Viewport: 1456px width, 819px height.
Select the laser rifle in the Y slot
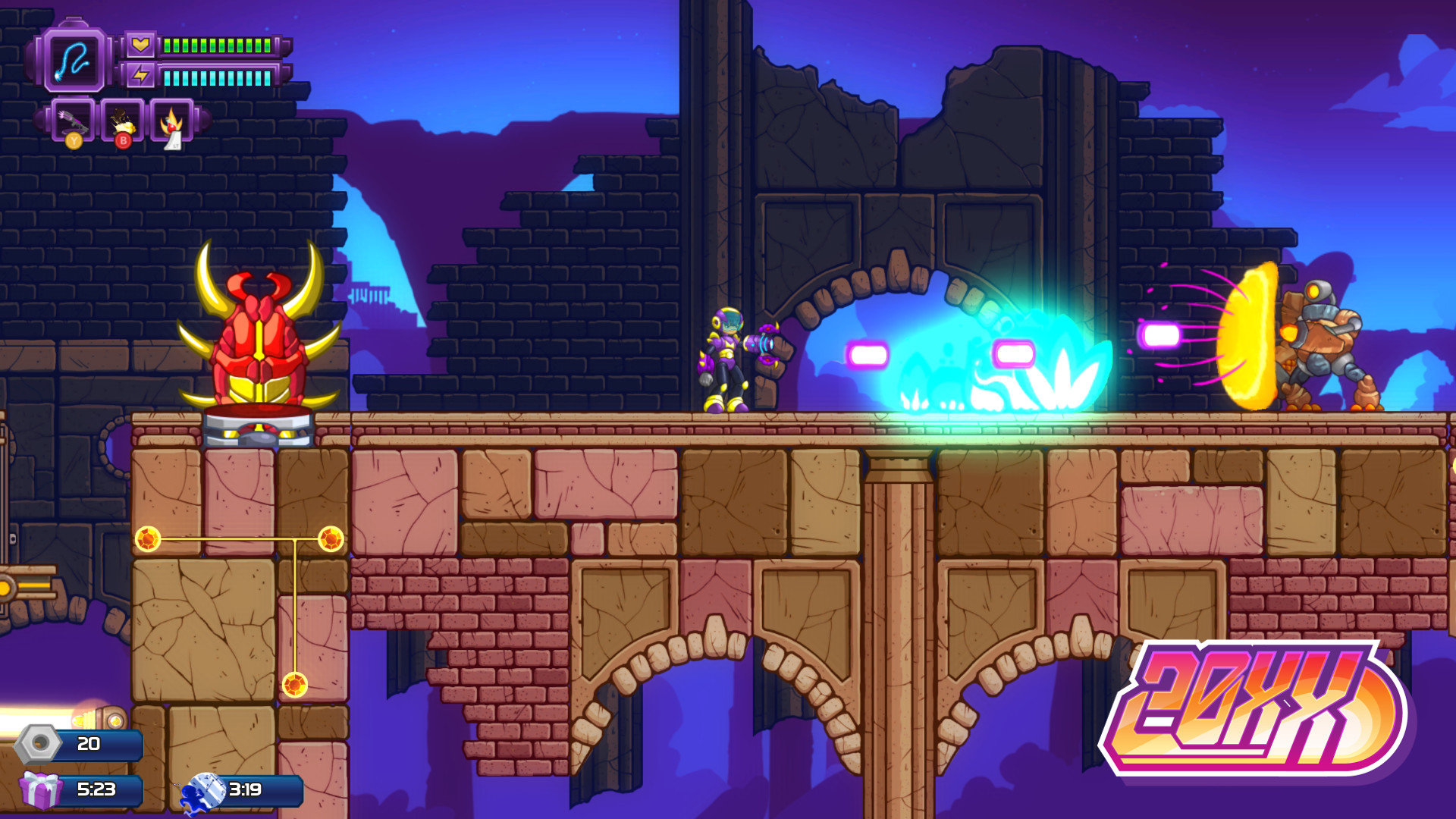(72, 121)
